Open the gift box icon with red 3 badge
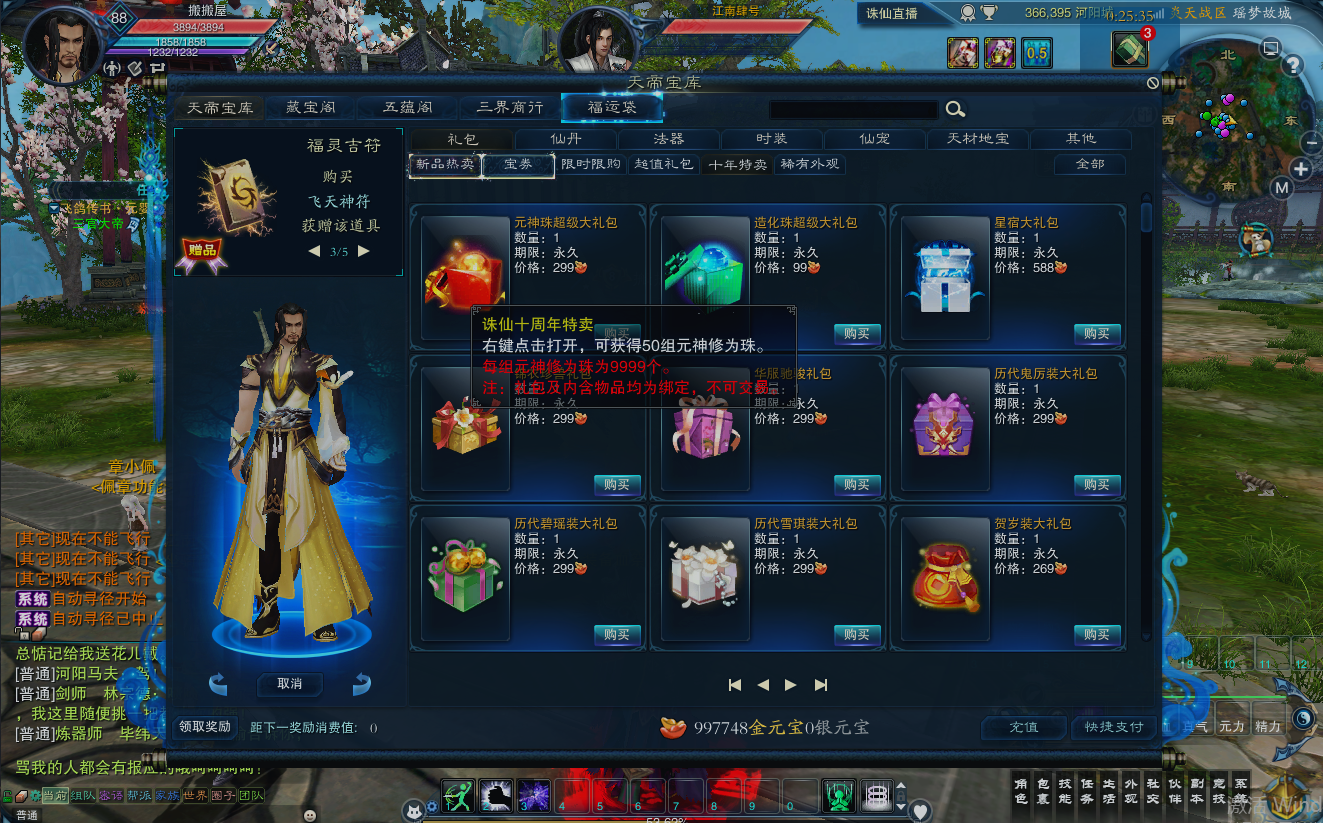This screenshot has height=823, width=1323. (x=1130, y=48)
